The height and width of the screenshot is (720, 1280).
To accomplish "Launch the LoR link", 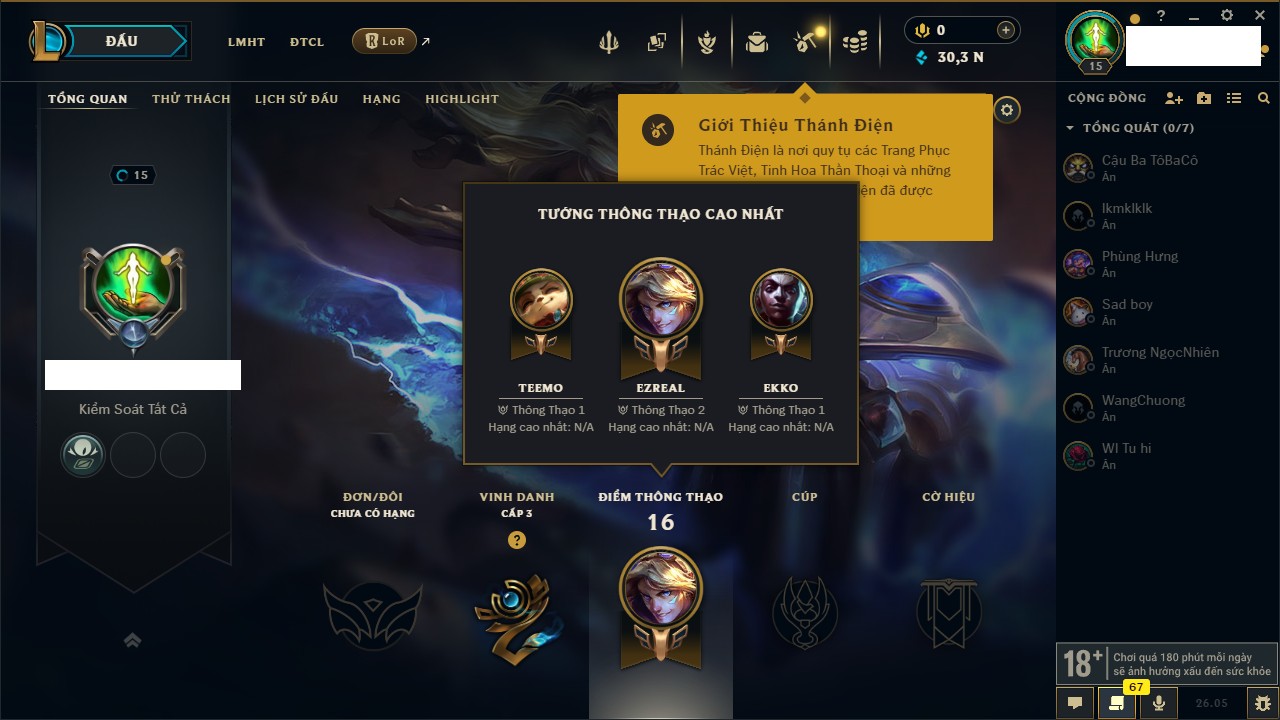I will [385, 41].
